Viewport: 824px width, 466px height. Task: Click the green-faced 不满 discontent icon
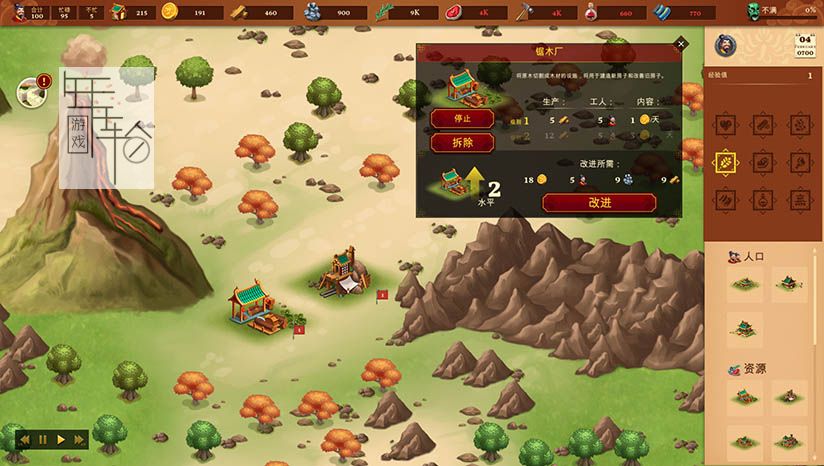[x=757, y=12]
